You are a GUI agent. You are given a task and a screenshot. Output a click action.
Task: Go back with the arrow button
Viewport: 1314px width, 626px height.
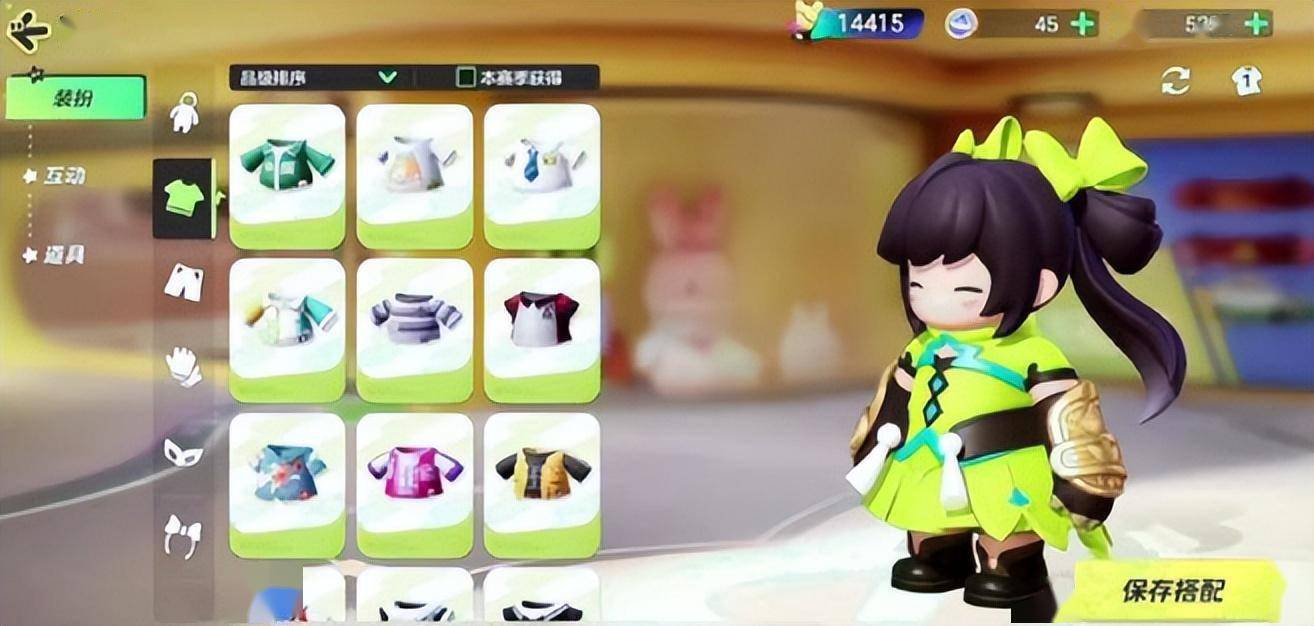click(29, 31)
